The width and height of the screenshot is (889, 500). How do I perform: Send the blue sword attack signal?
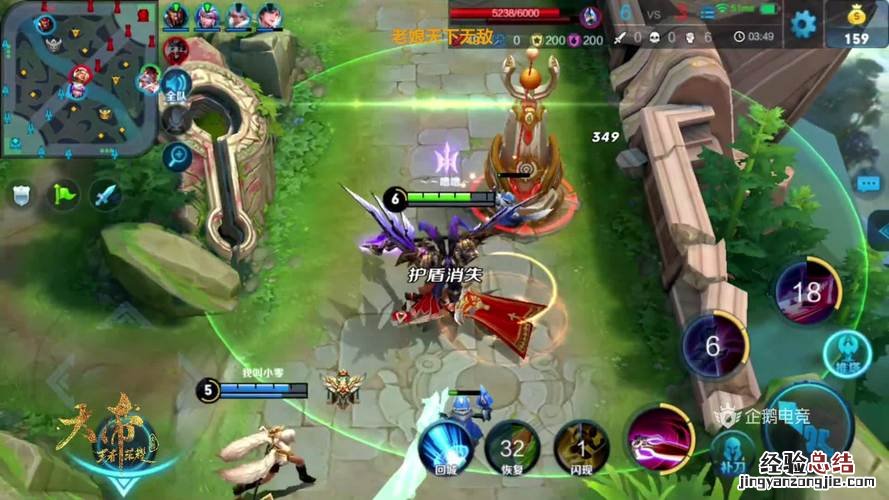[x=105, y=195]
